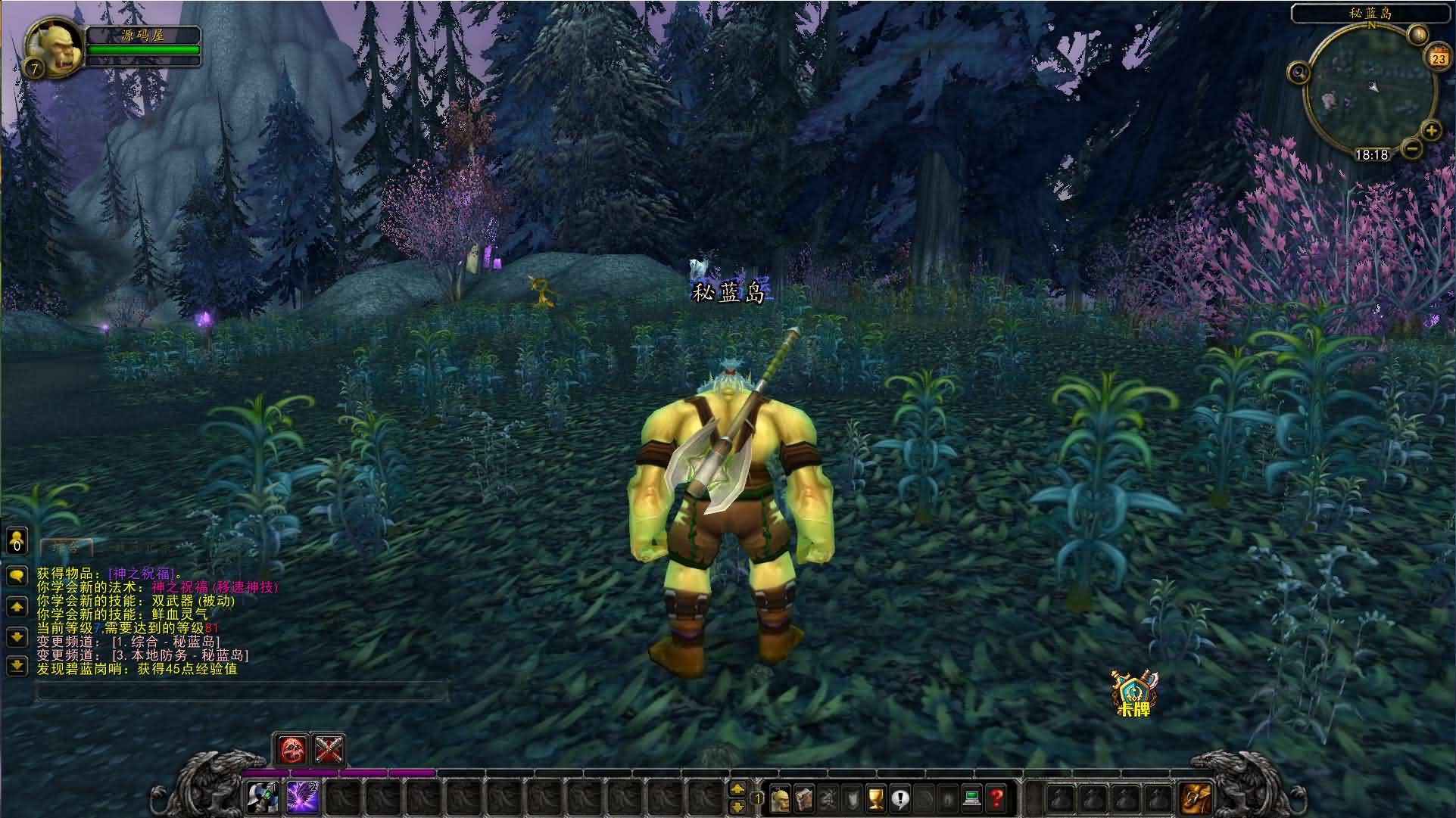1456x818 pixels.
Task: Open the quest log
Action: coord(900,799)
